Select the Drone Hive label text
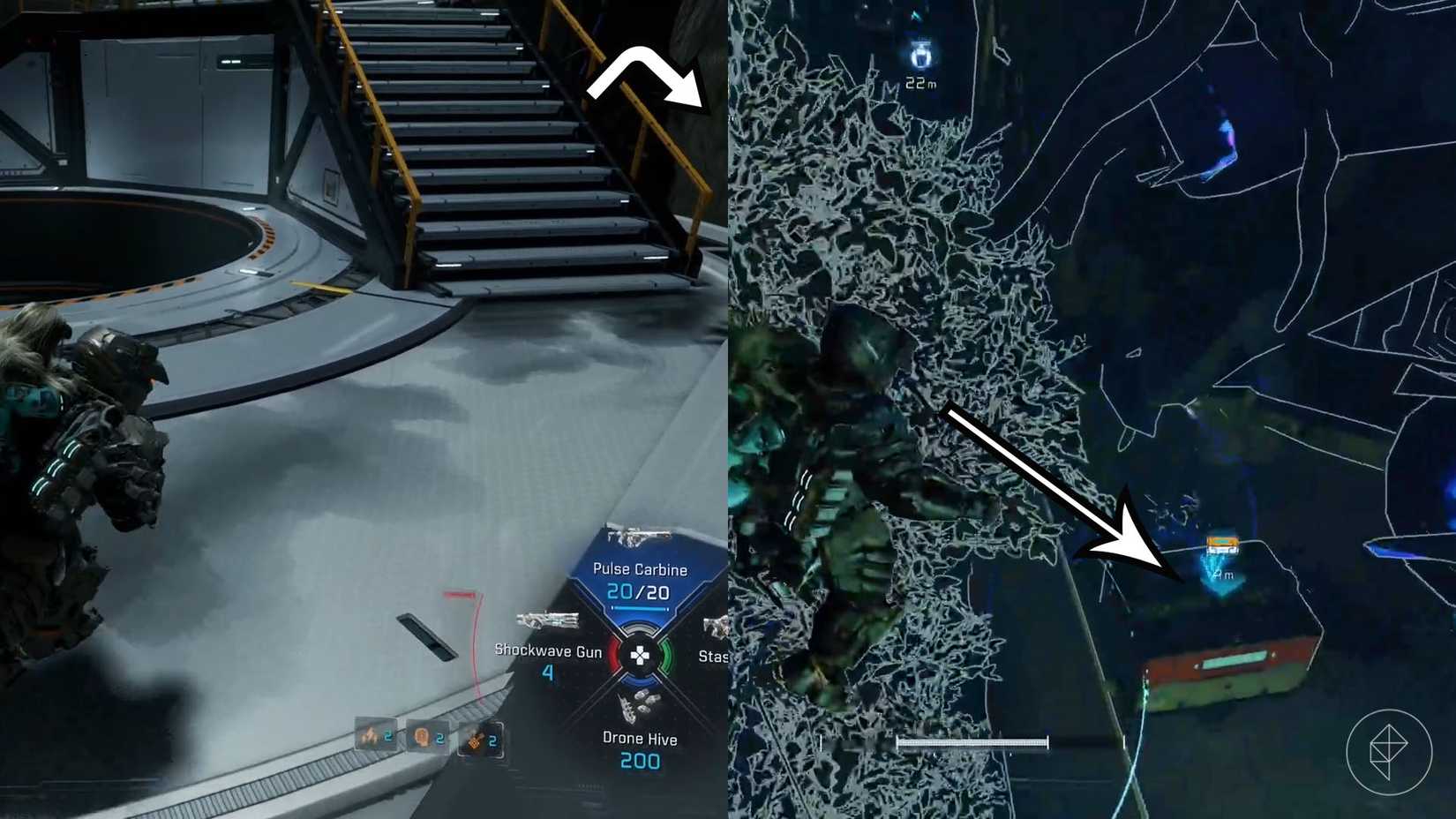Image resolution: width=1456 pixels, height=819 pixels. point(638,740)
